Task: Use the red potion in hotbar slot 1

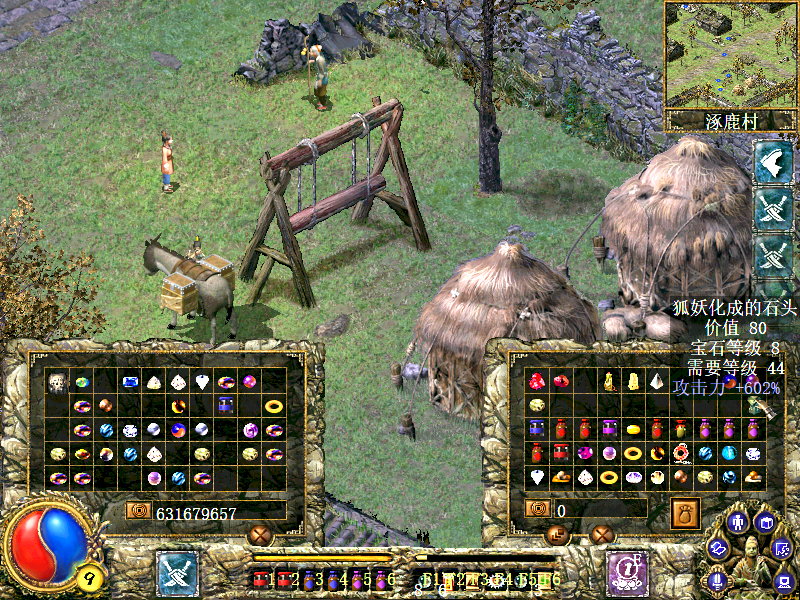Action: [262, 579]
